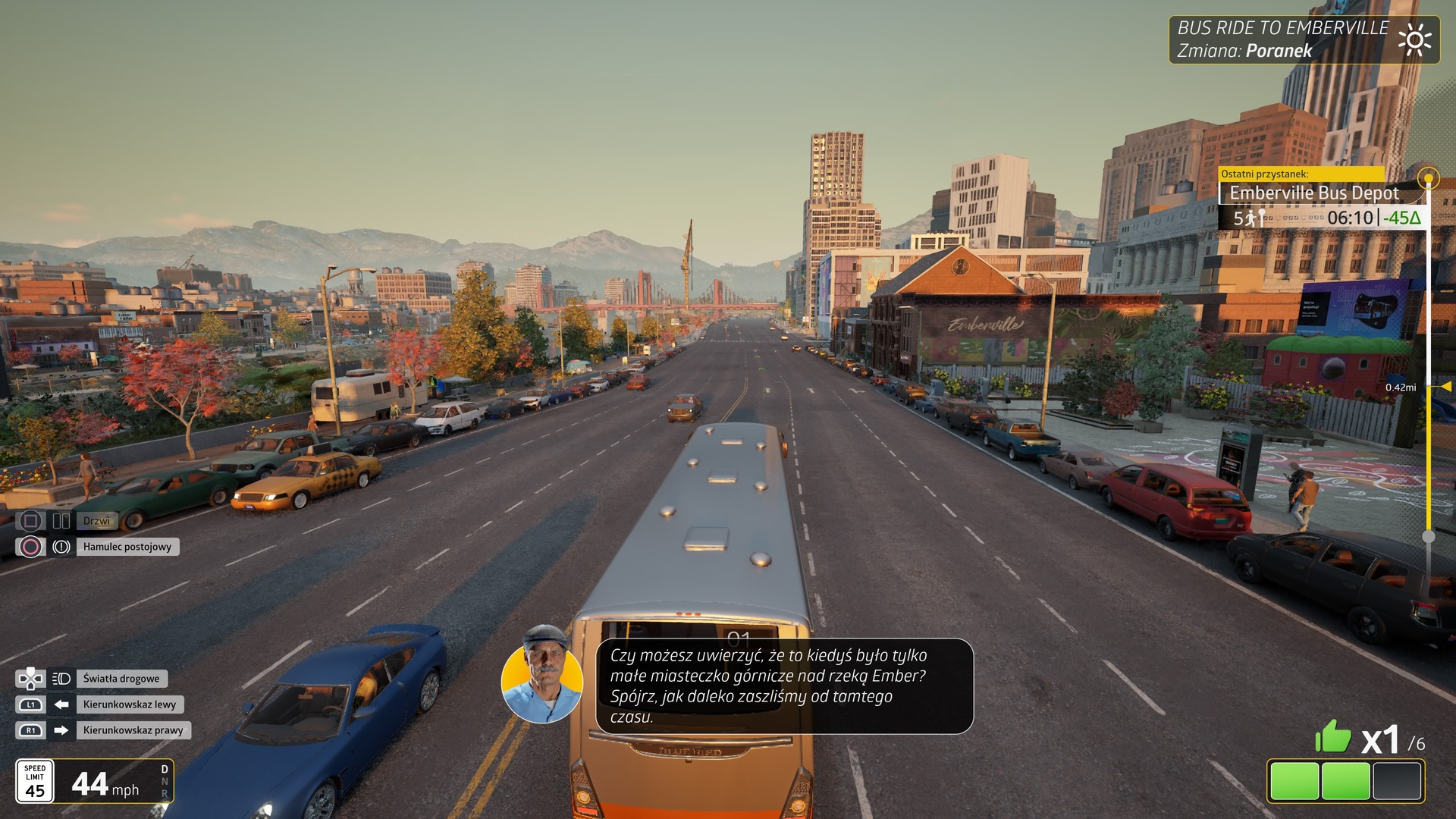The width and height of the screenshot is (1456, 819).
Task: Click the route destination marker atop the right progress line
Action: pyautogui.click(x=1429, y=178)
